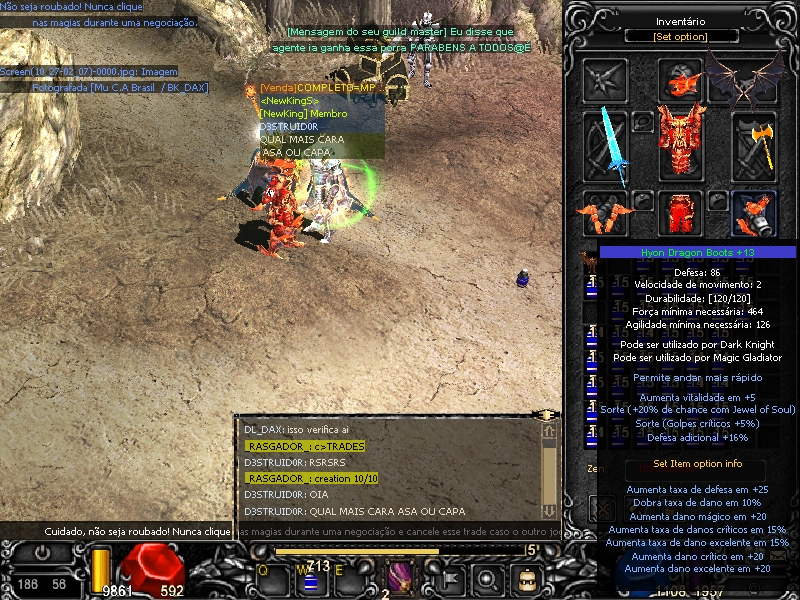Image resolution: width=800 pixels, height=600 pixels.
Task: Select the equipped dragon gloves slot
Action: pyautogui.click(x=606, y=213)
